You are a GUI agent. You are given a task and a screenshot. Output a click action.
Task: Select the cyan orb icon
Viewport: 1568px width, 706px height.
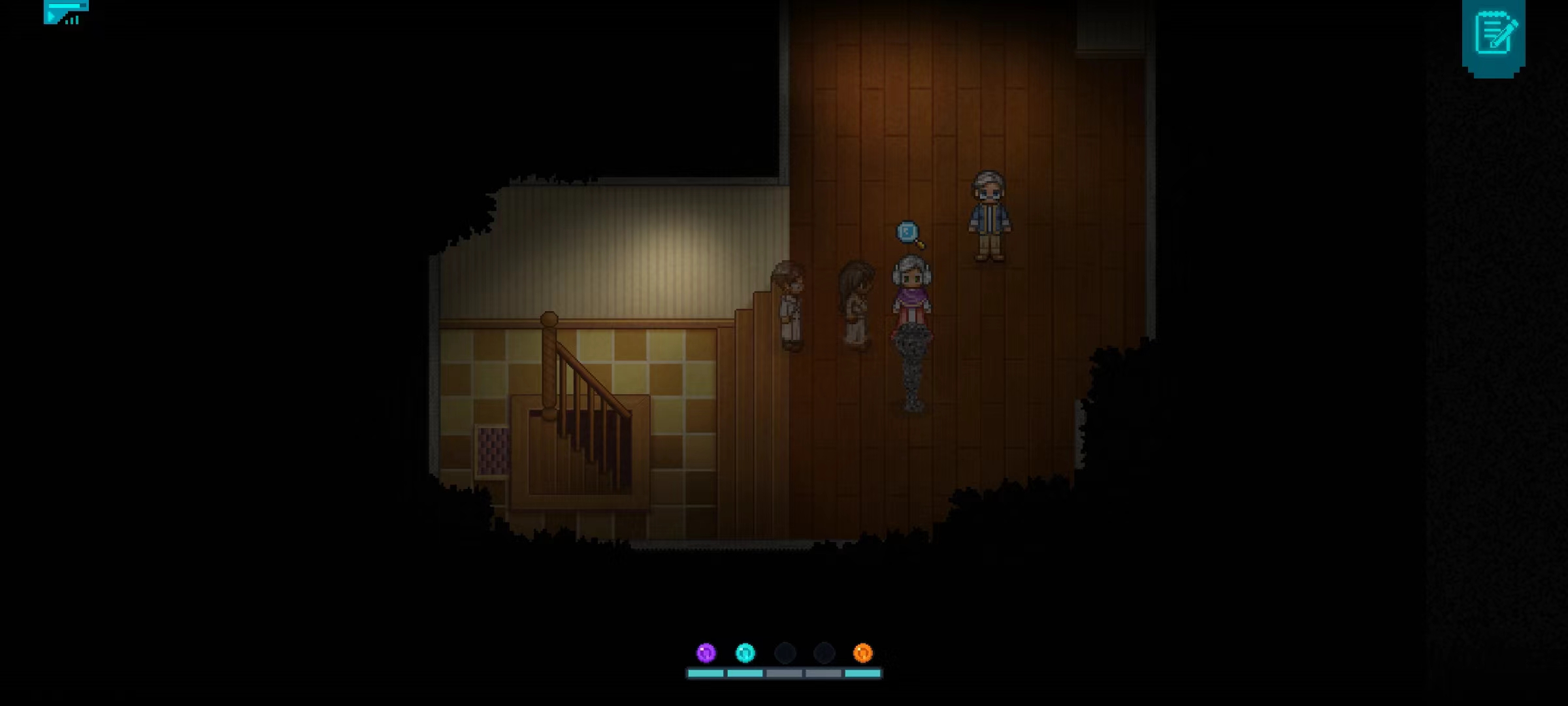point(745,652)
